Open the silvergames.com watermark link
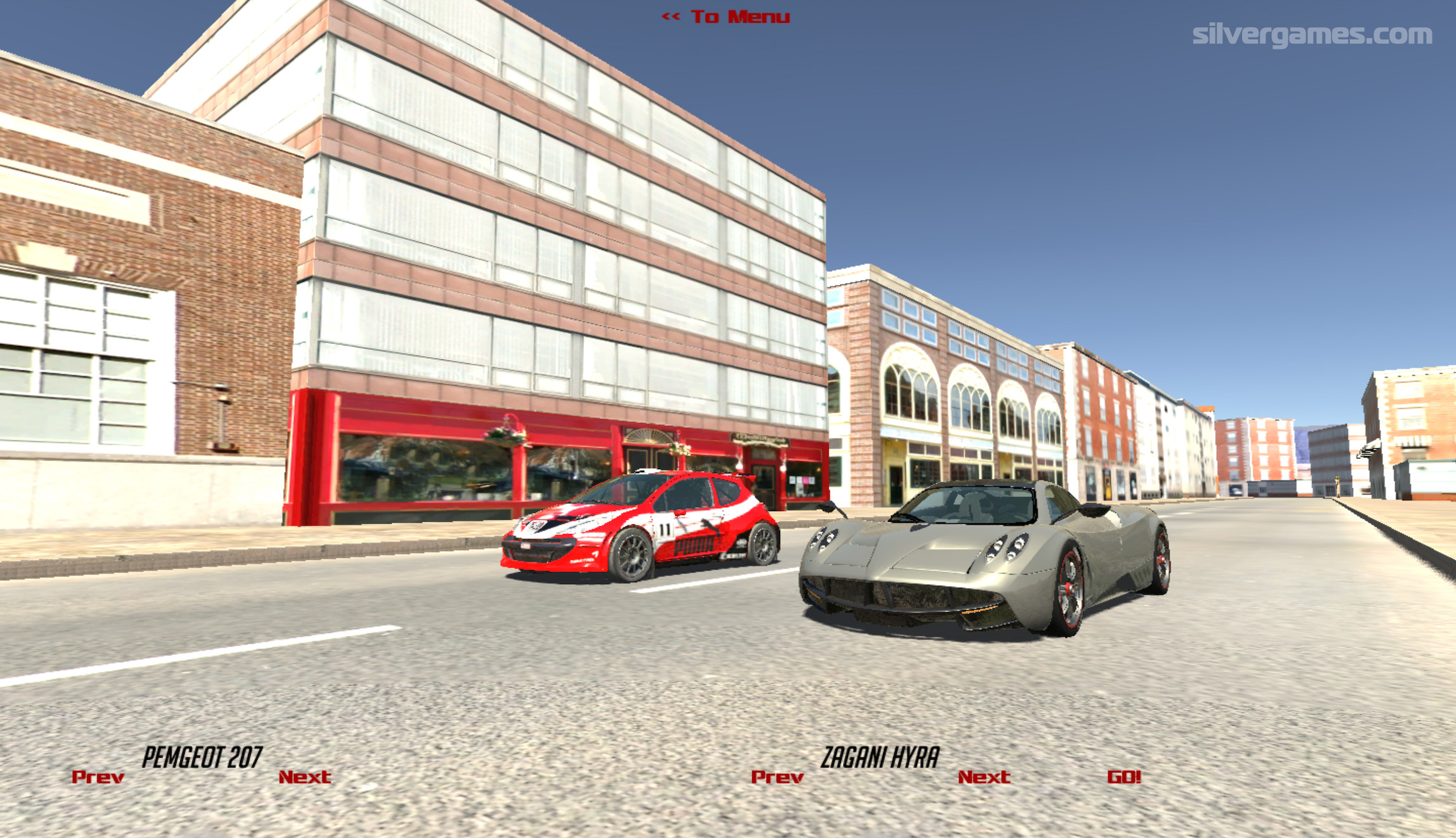1456x838 pixels. [x=1311, y=34]
